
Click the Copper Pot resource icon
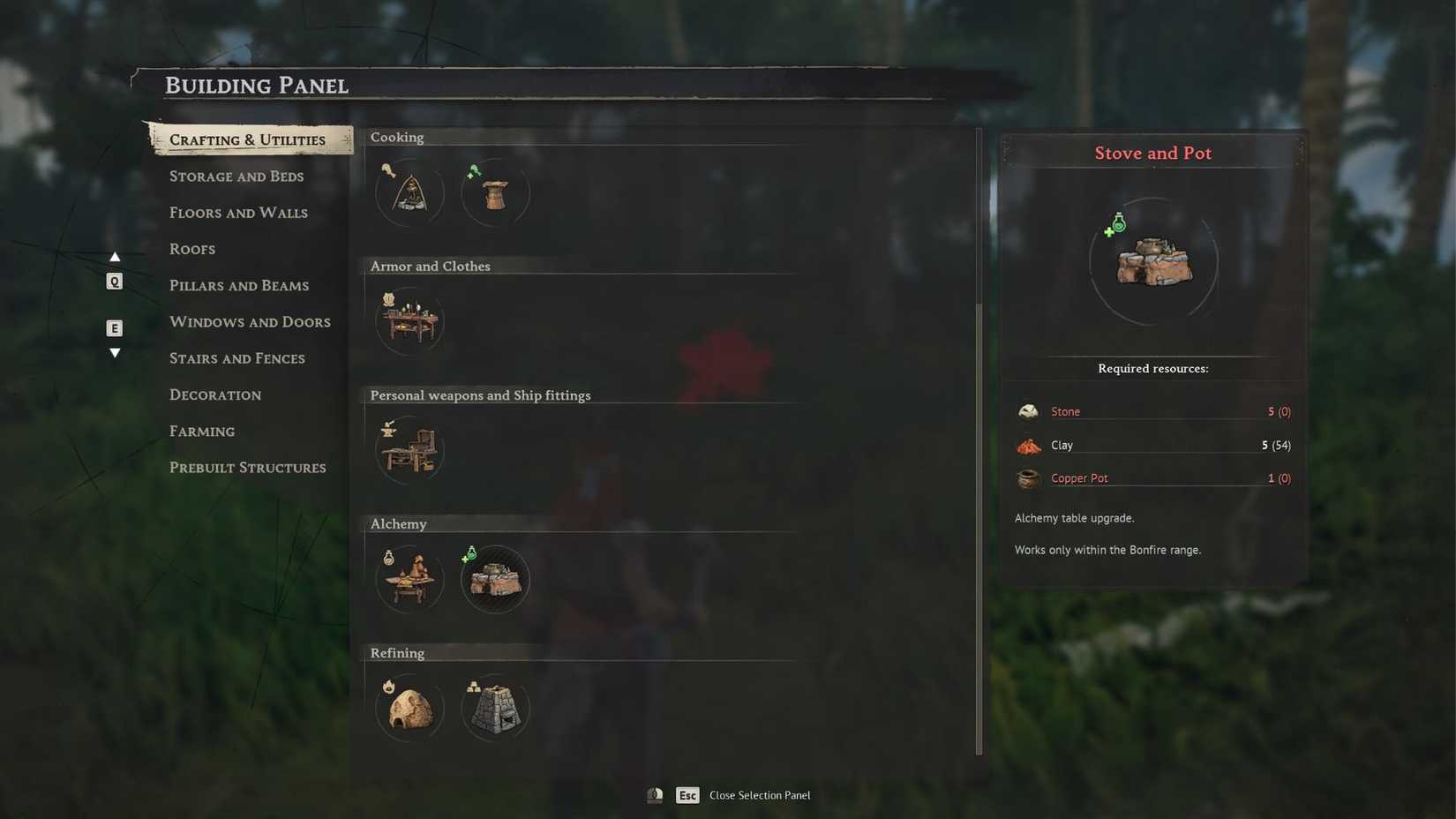point(1027,477)
